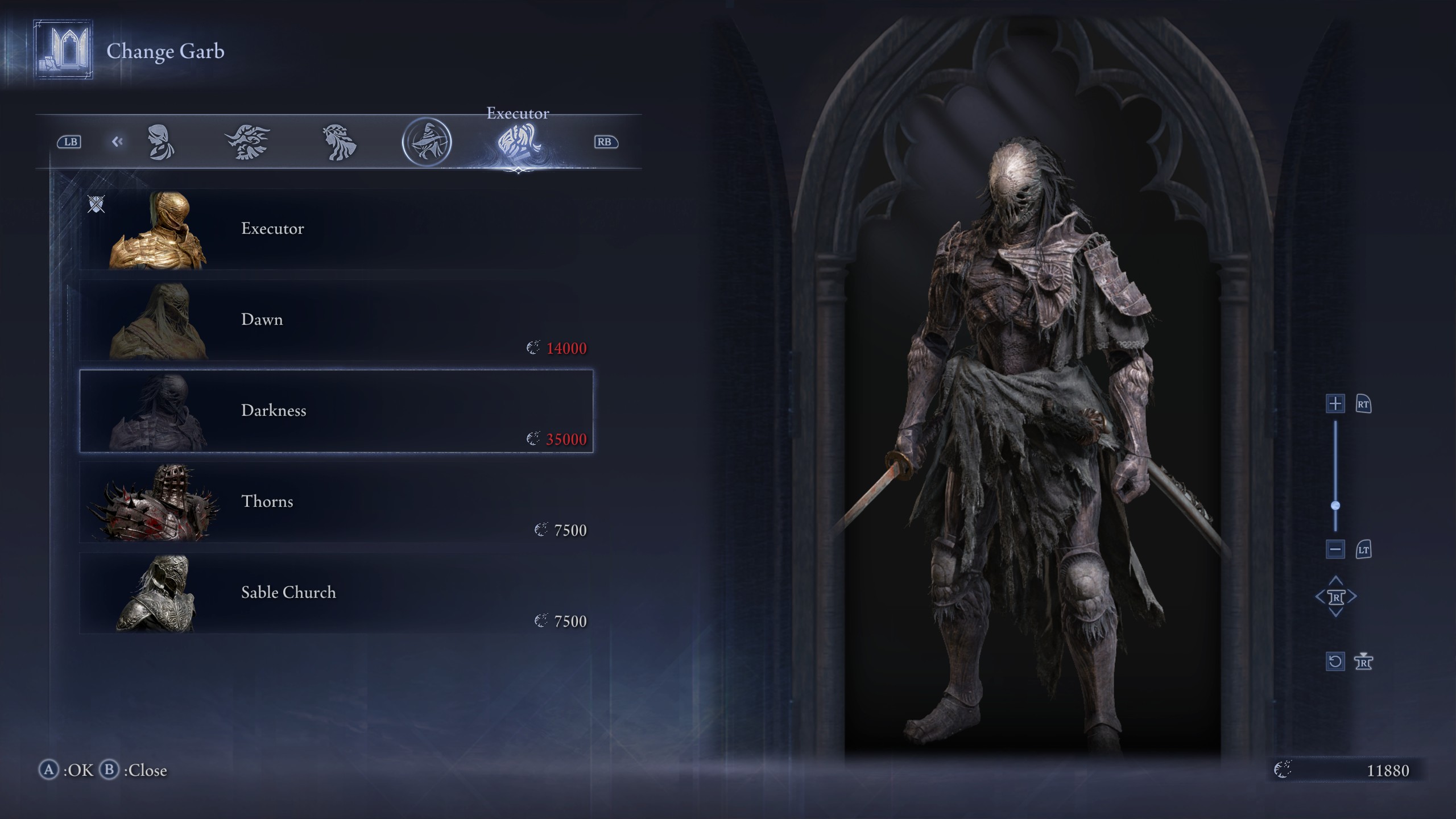Select the helmeted face category icon
Screen dimensions: 1456x819
coord(162,142)
